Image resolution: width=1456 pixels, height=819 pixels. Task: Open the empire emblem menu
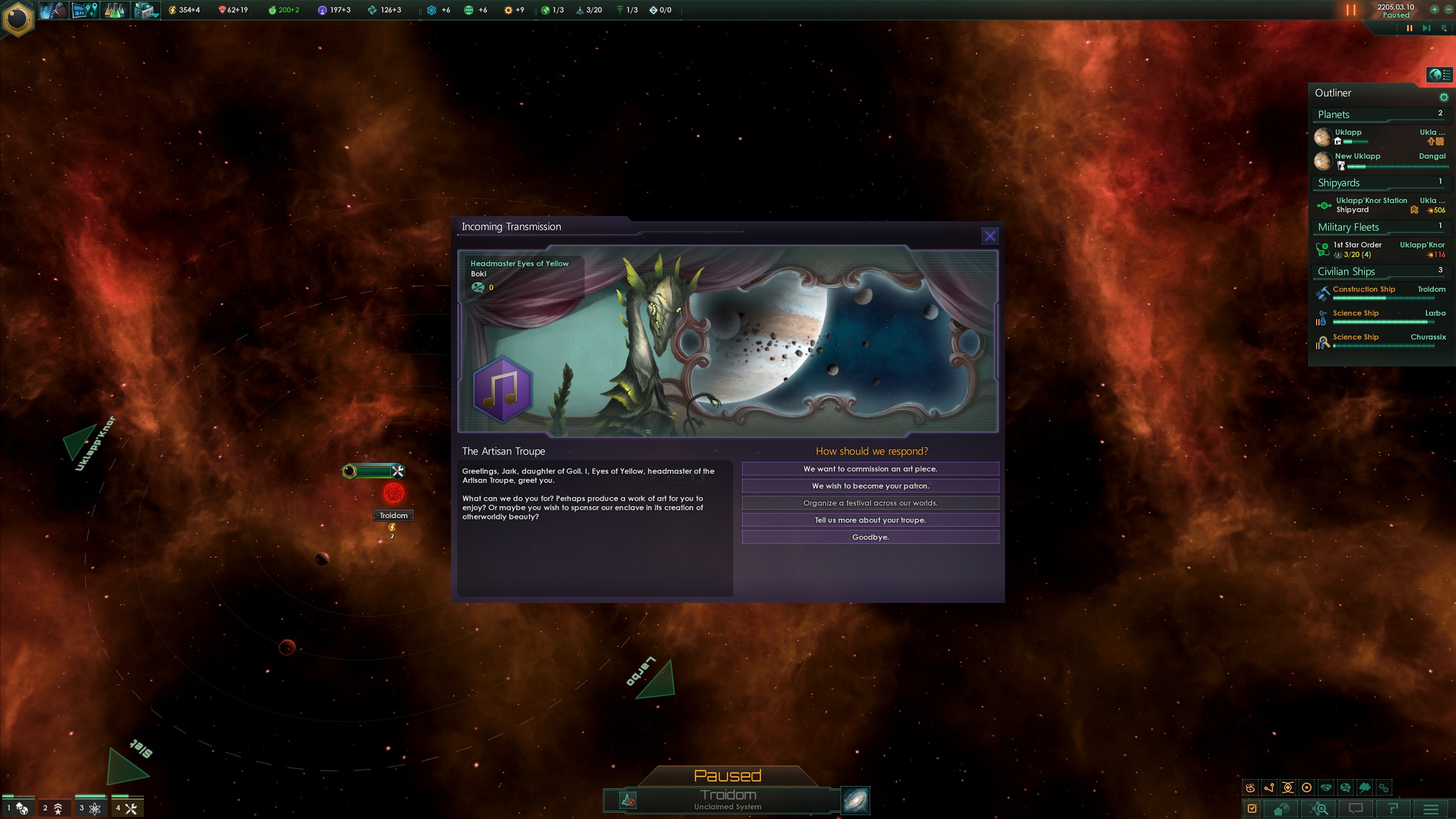click(18, 19)
